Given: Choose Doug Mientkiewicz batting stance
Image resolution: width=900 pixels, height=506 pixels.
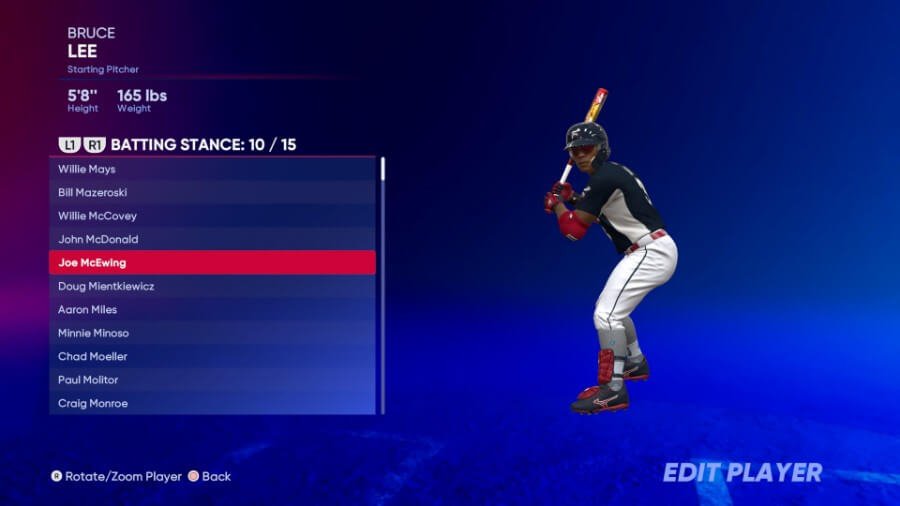Looking at the screenshot, I should click(212, 286).
